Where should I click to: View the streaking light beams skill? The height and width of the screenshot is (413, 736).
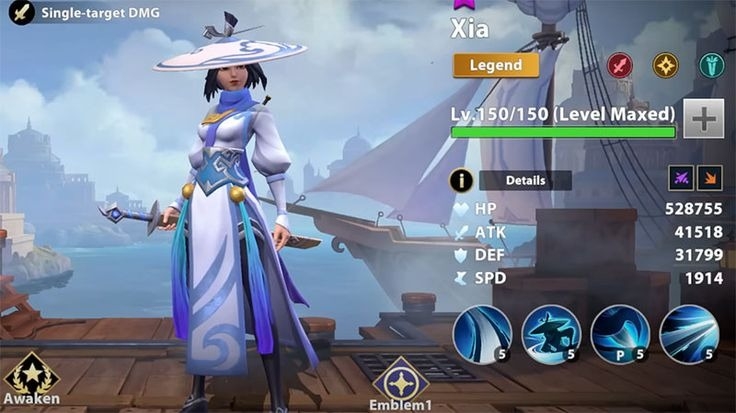689,334
